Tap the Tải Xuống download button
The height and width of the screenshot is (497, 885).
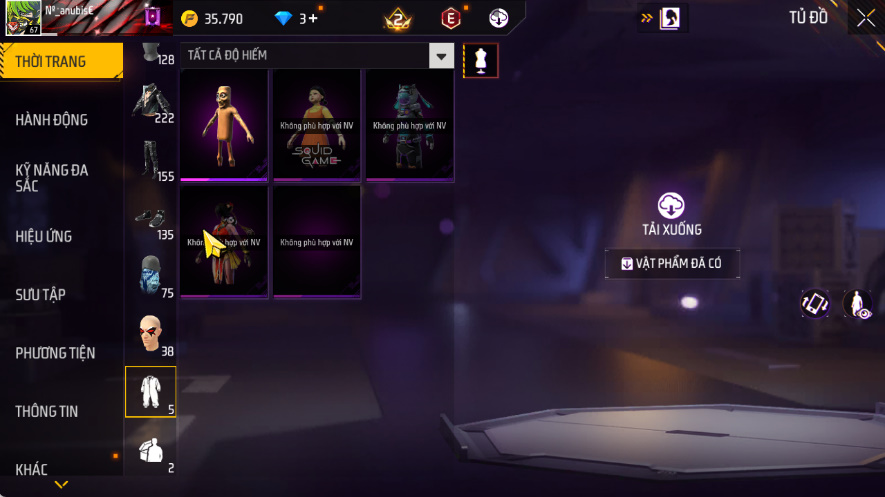pos(671,216)
